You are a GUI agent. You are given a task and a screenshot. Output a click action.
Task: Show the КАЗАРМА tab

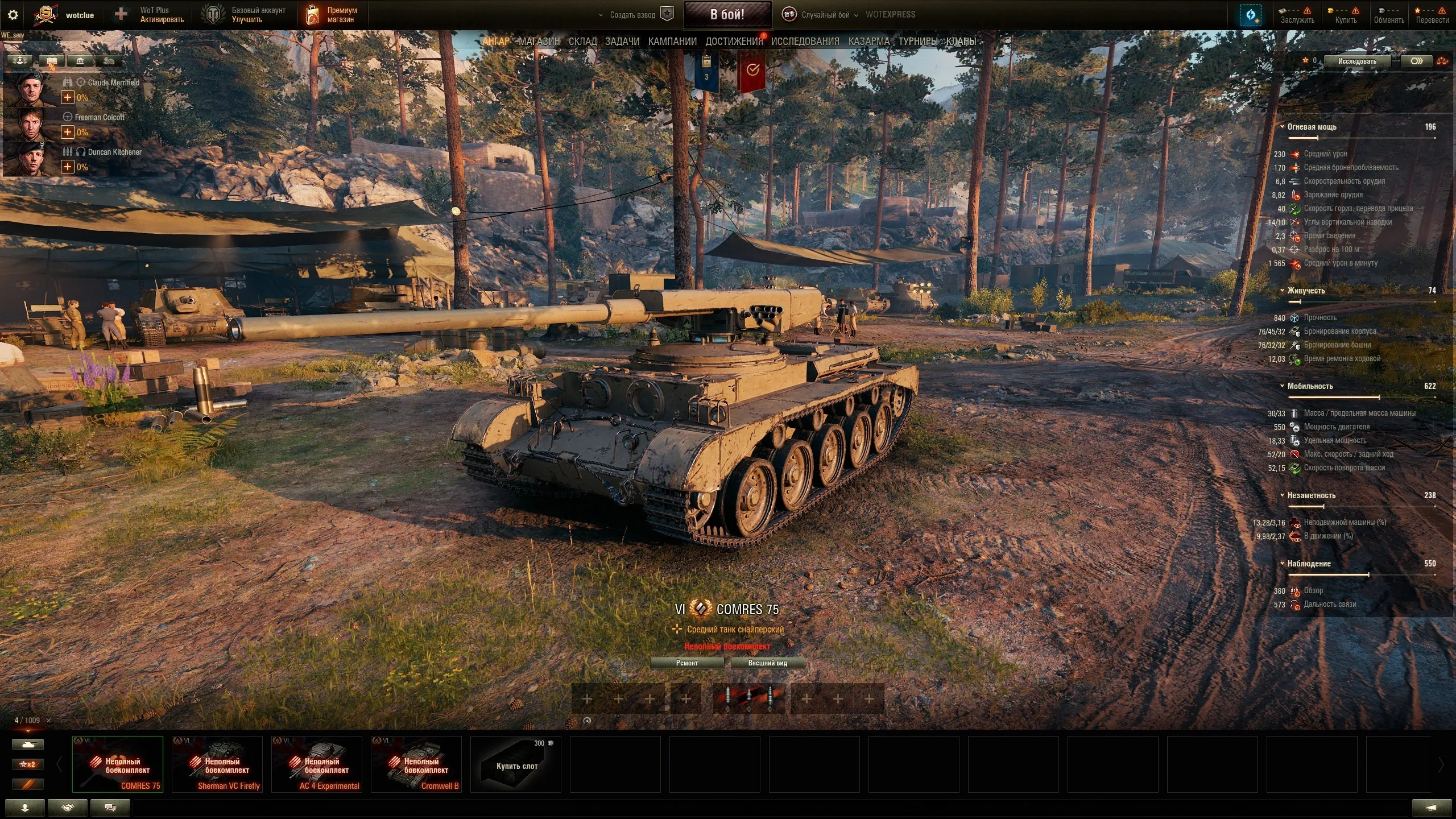[868, 42]
